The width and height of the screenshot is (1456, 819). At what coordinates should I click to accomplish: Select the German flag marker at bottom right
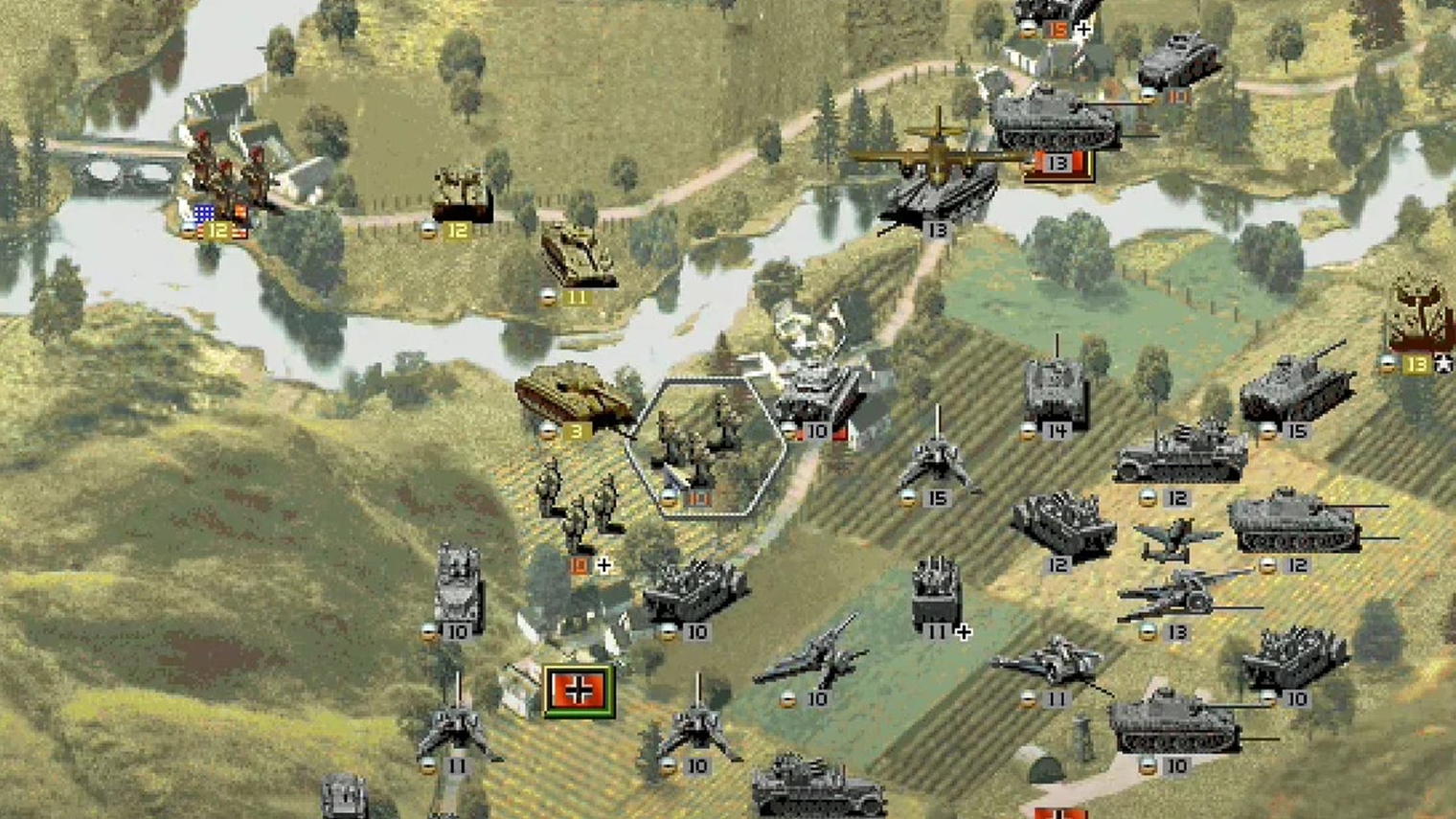tap(1061, 812)
